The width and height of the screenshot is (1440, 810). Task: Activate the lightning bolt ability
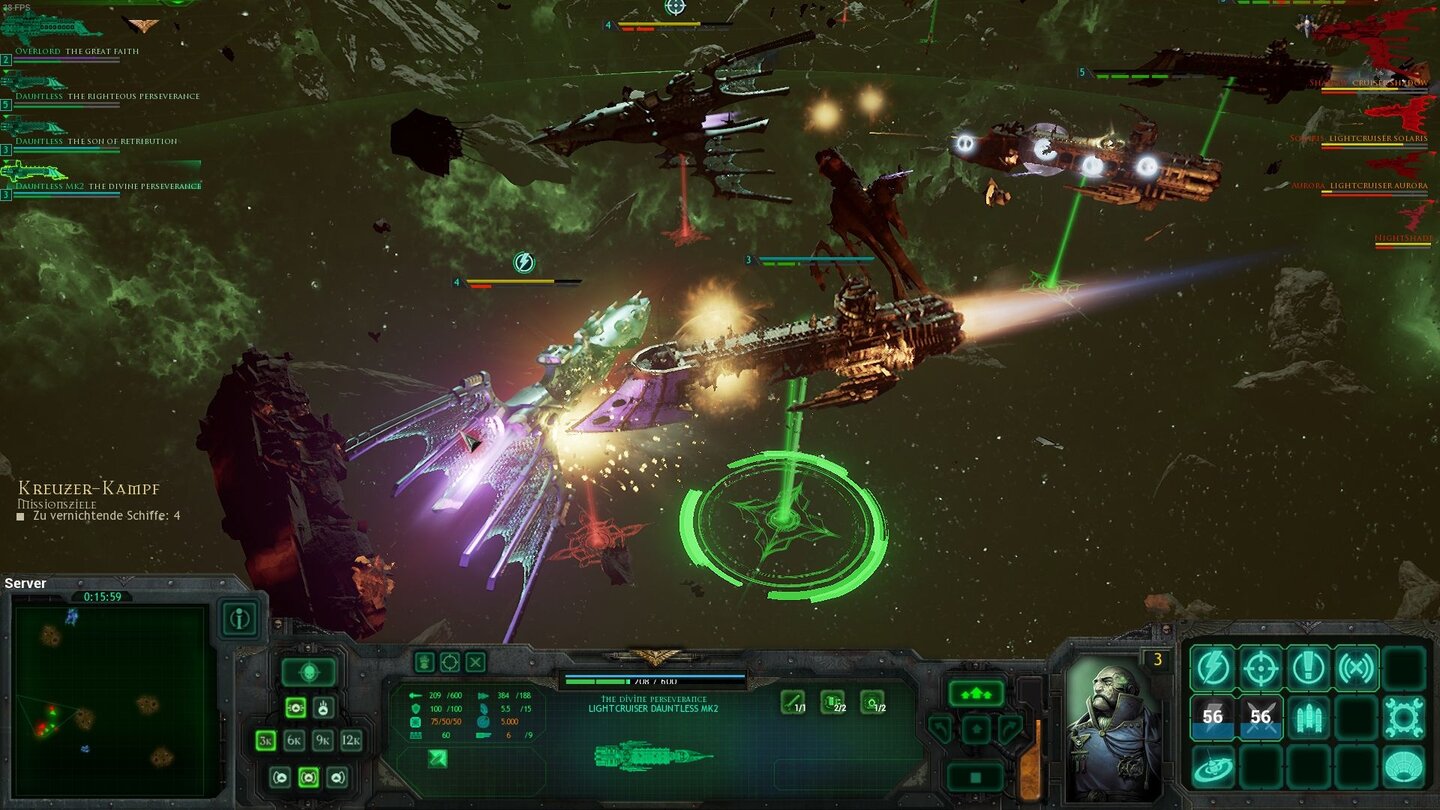(x=1213, y=668)
